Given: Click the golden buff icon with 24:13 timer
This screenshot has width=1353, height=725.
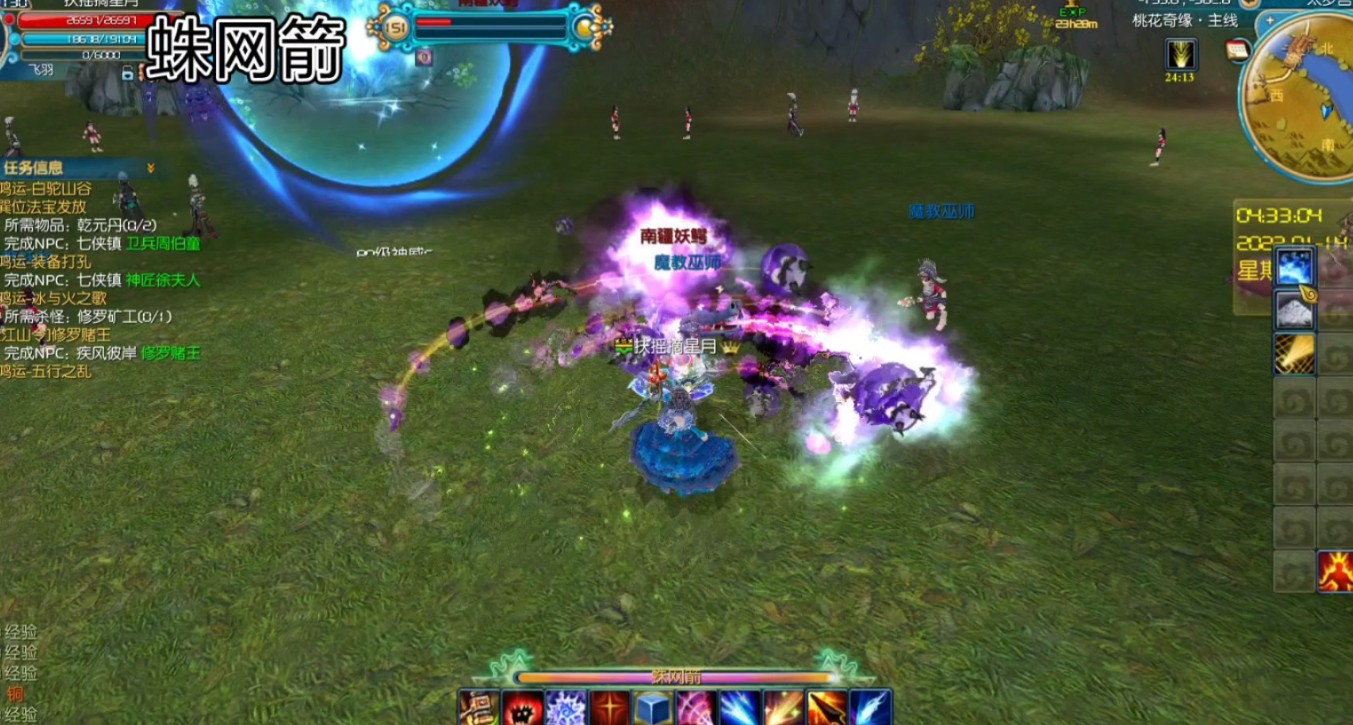Looking at the screenshot, I should pos(1180,55).
